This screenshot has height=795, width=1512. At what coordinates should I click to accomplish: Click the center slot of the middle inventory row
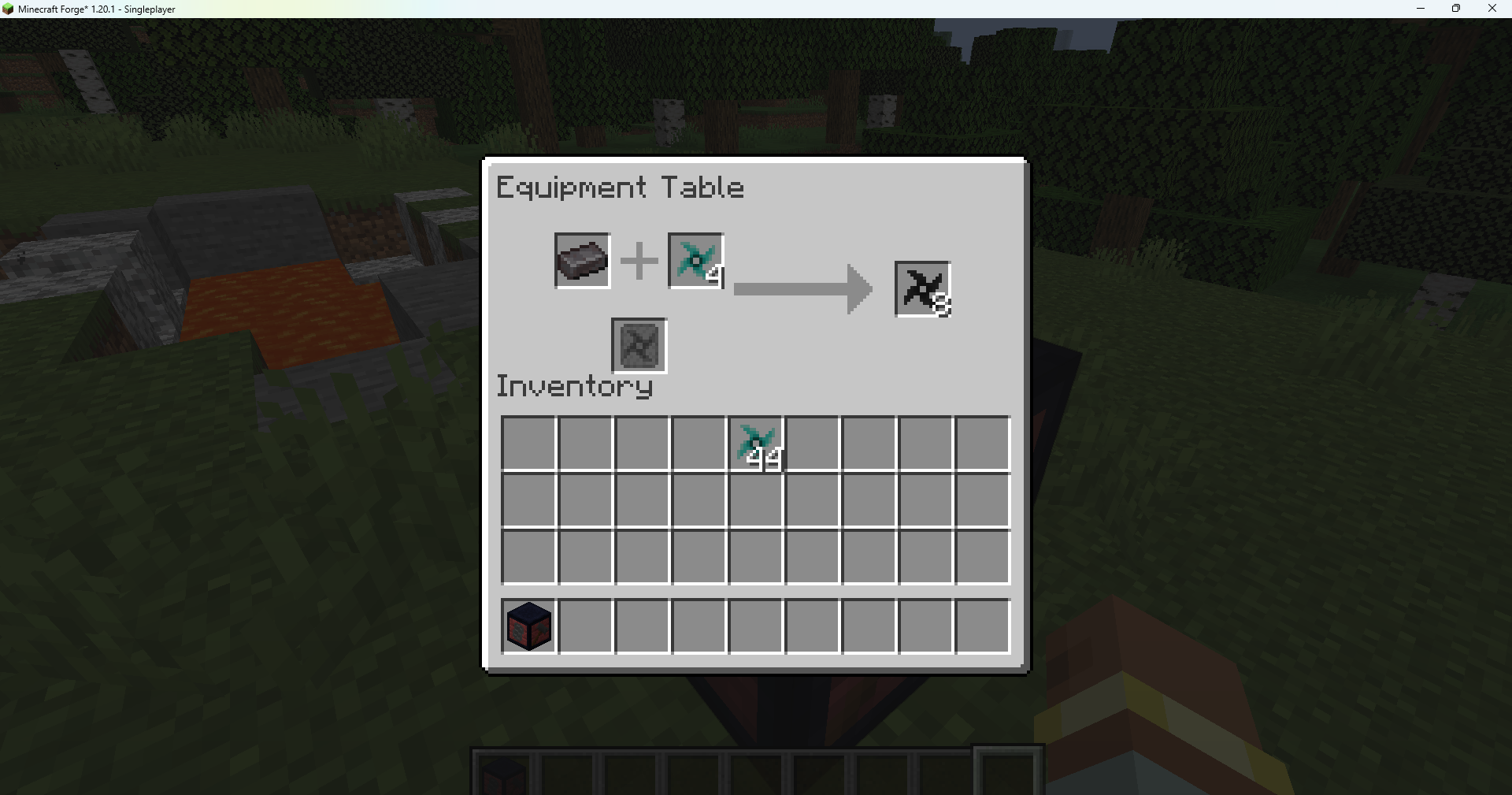[x=755, y=500]
